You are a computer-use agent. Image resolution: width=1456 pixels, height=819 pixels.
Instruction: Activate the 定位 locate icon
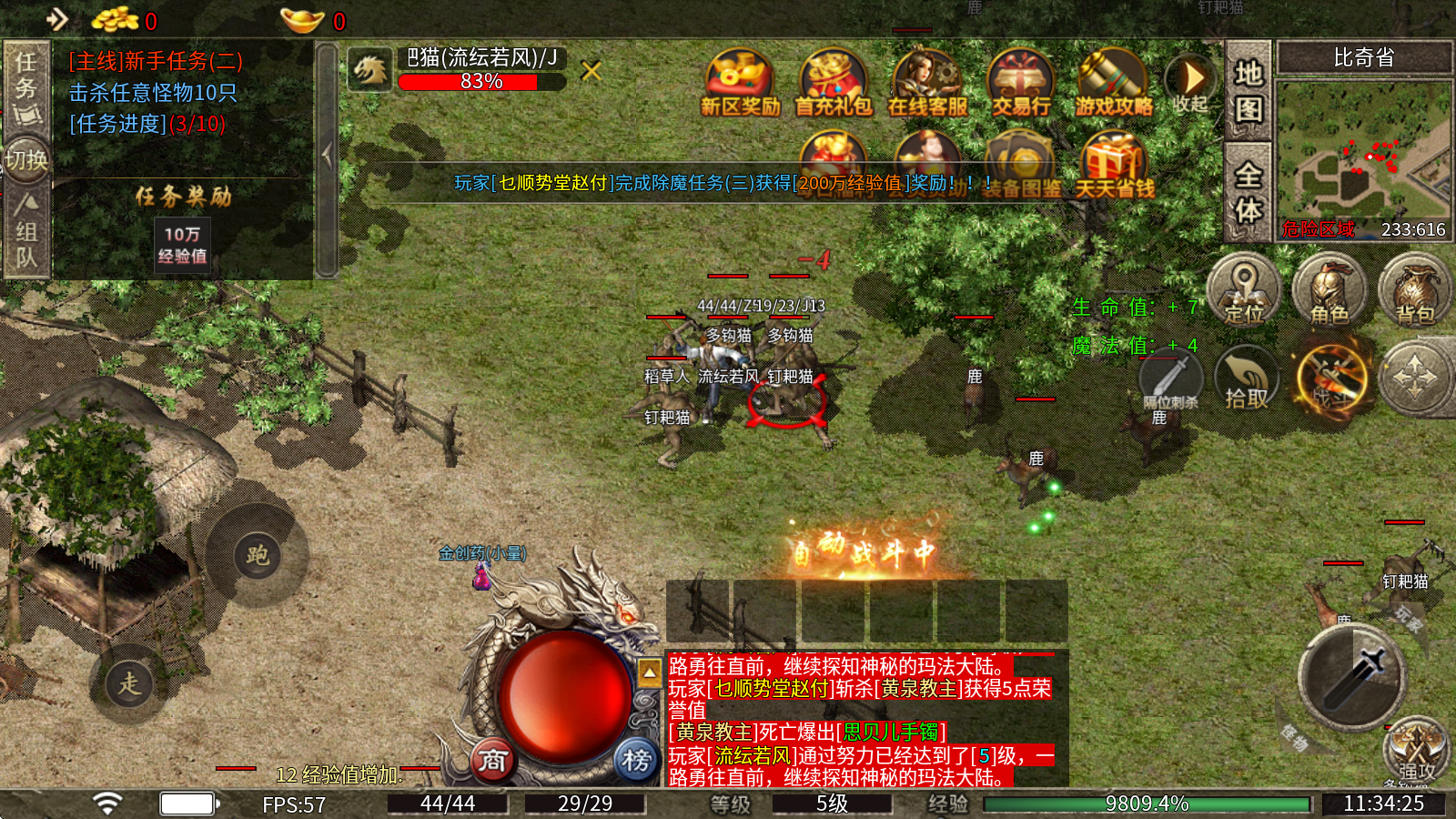pyautogui.click(x=1243, y=289)
